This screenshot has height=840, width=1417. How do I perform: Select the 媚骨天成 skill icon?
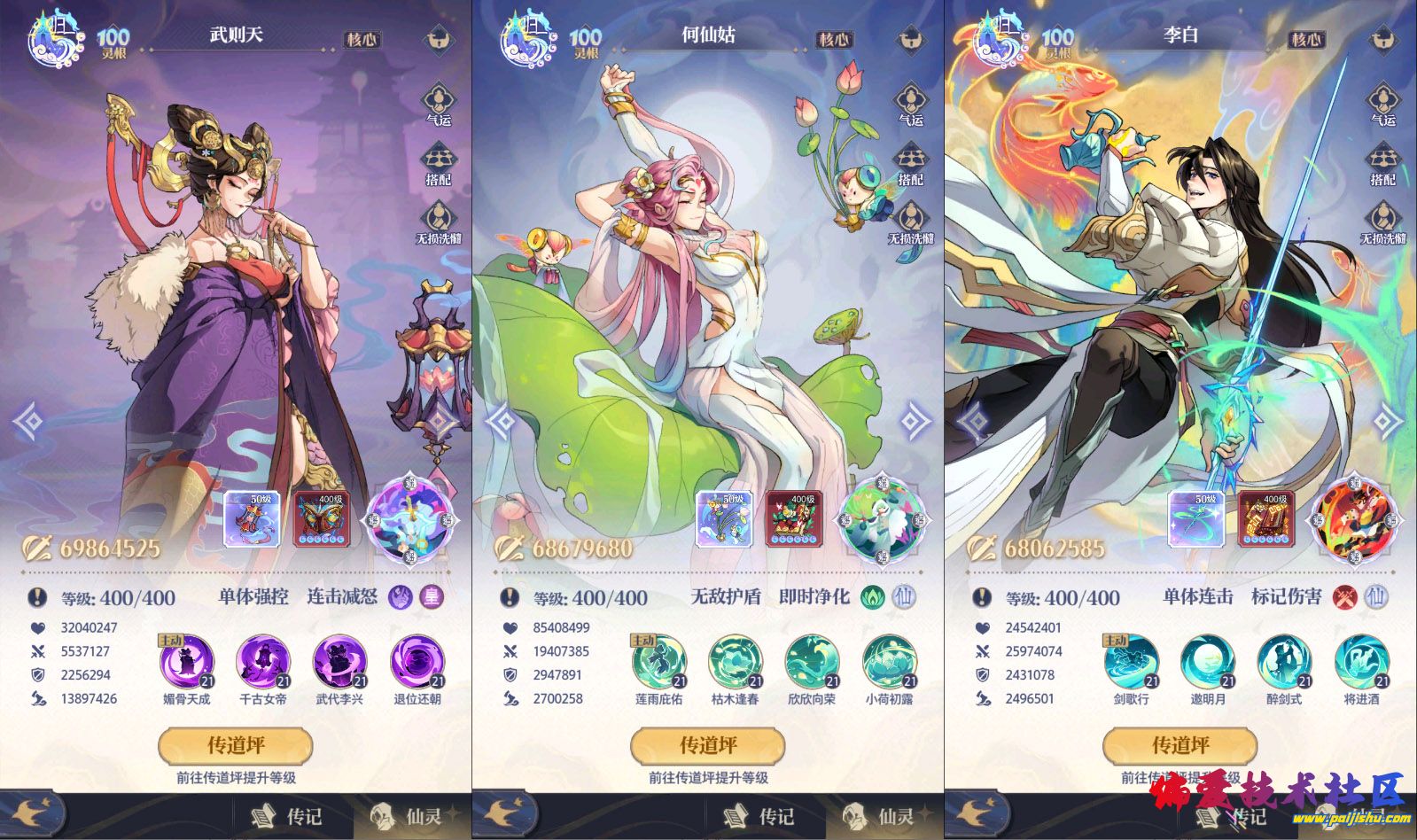click(187, 663)
